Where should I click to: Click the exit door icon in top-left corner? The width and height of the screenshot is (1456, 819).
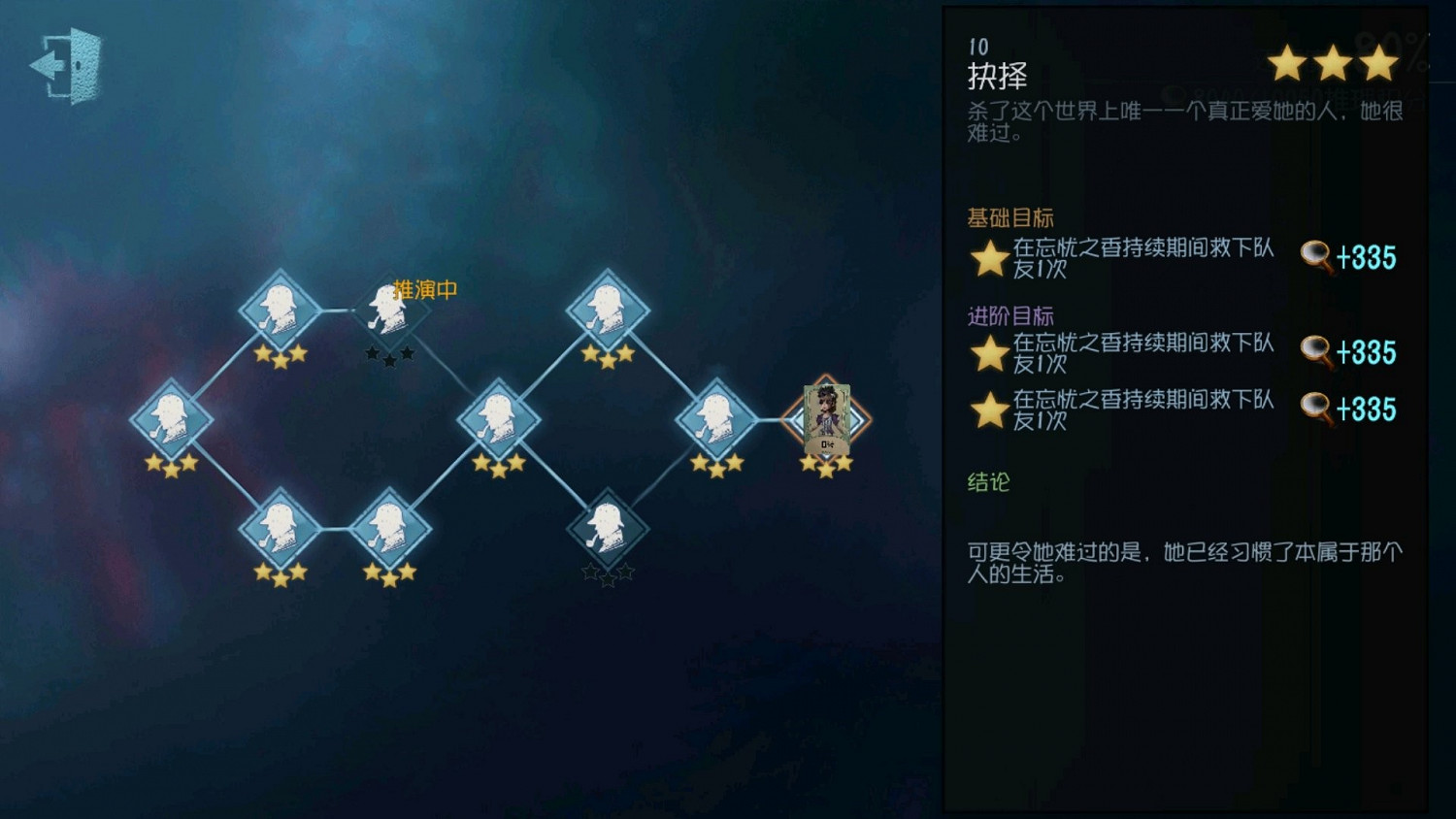pyautogui.click(x=66, y=66)
